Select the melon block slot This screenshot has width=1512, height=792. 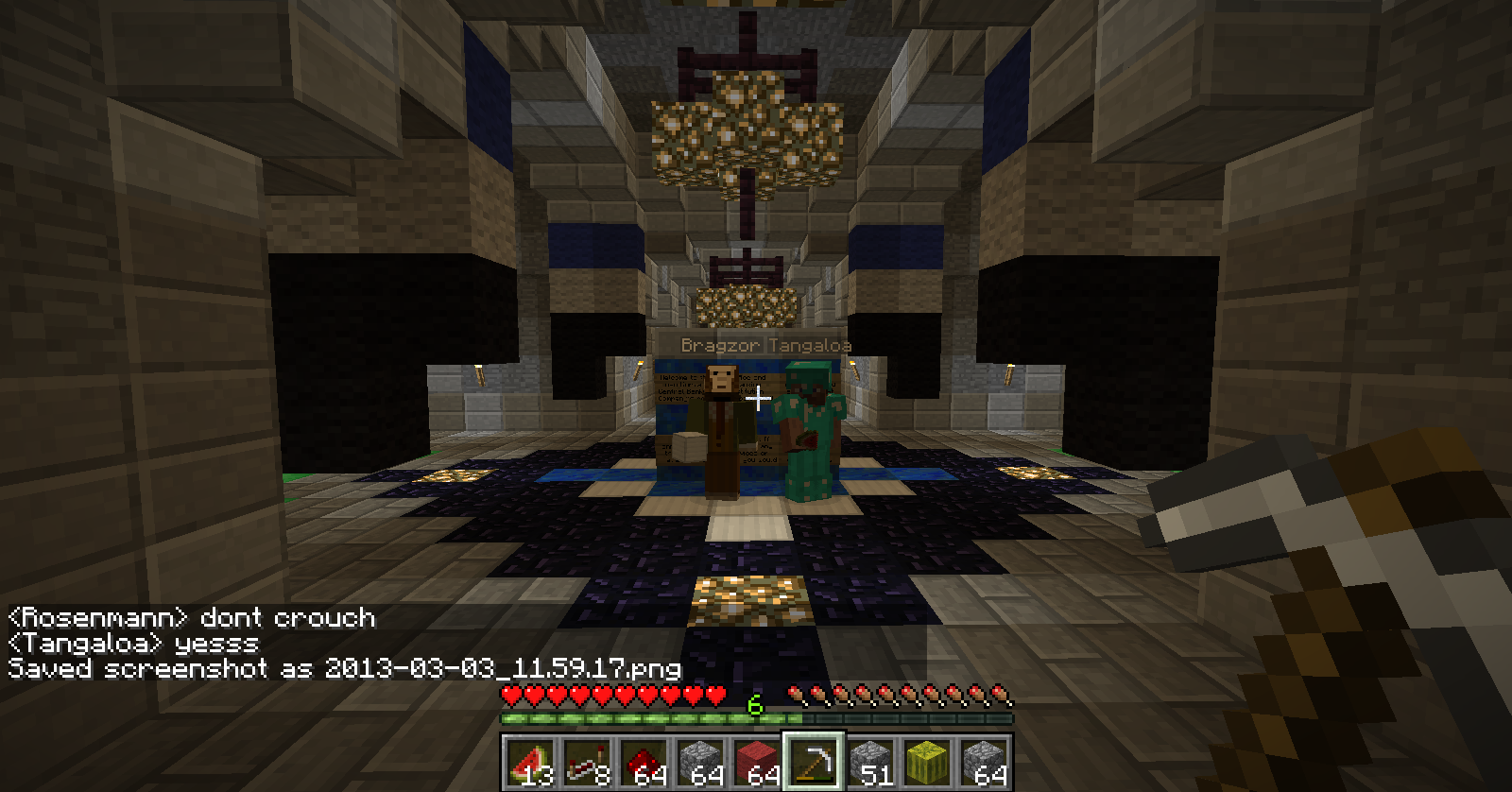926,762
